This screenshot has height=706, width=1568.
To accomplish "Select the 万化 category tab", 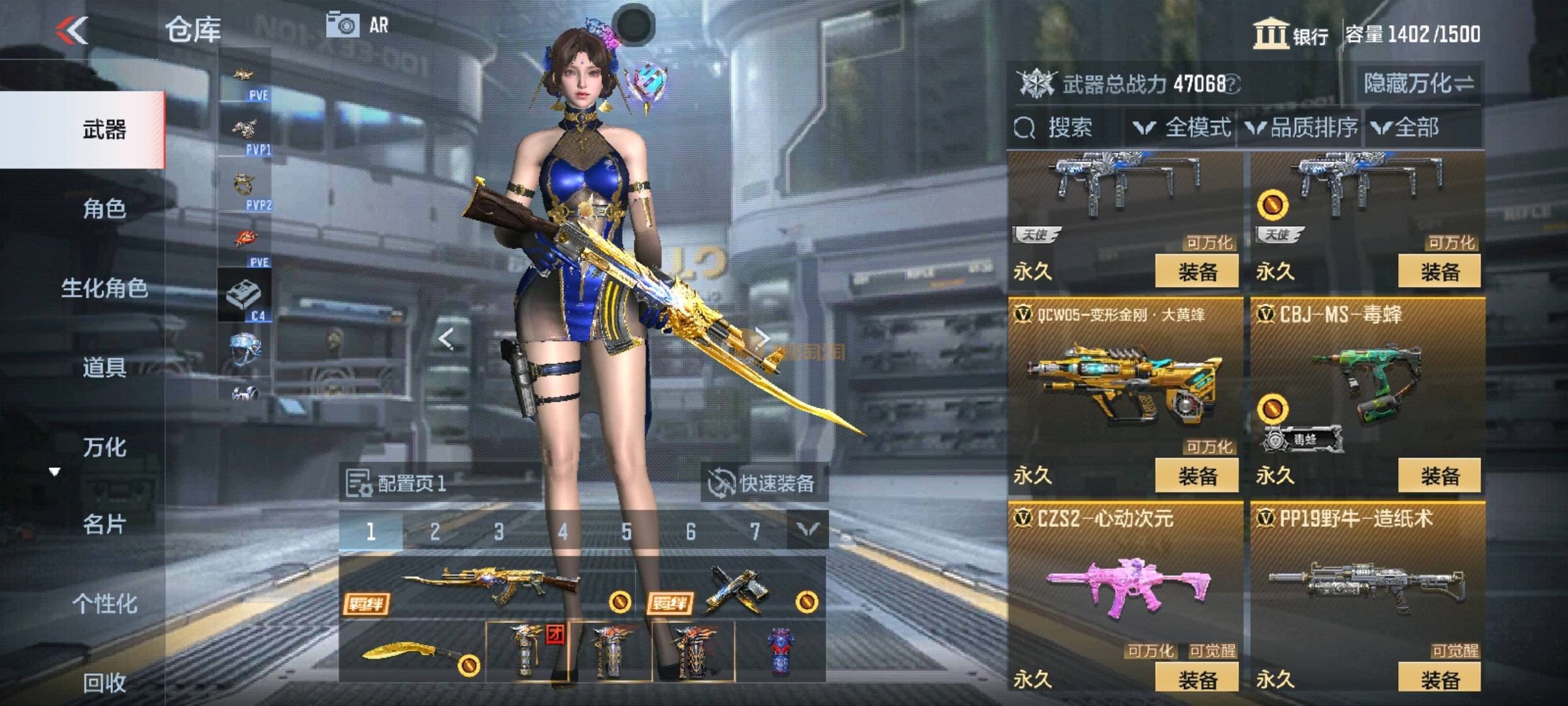I will [x=105, y=447].
